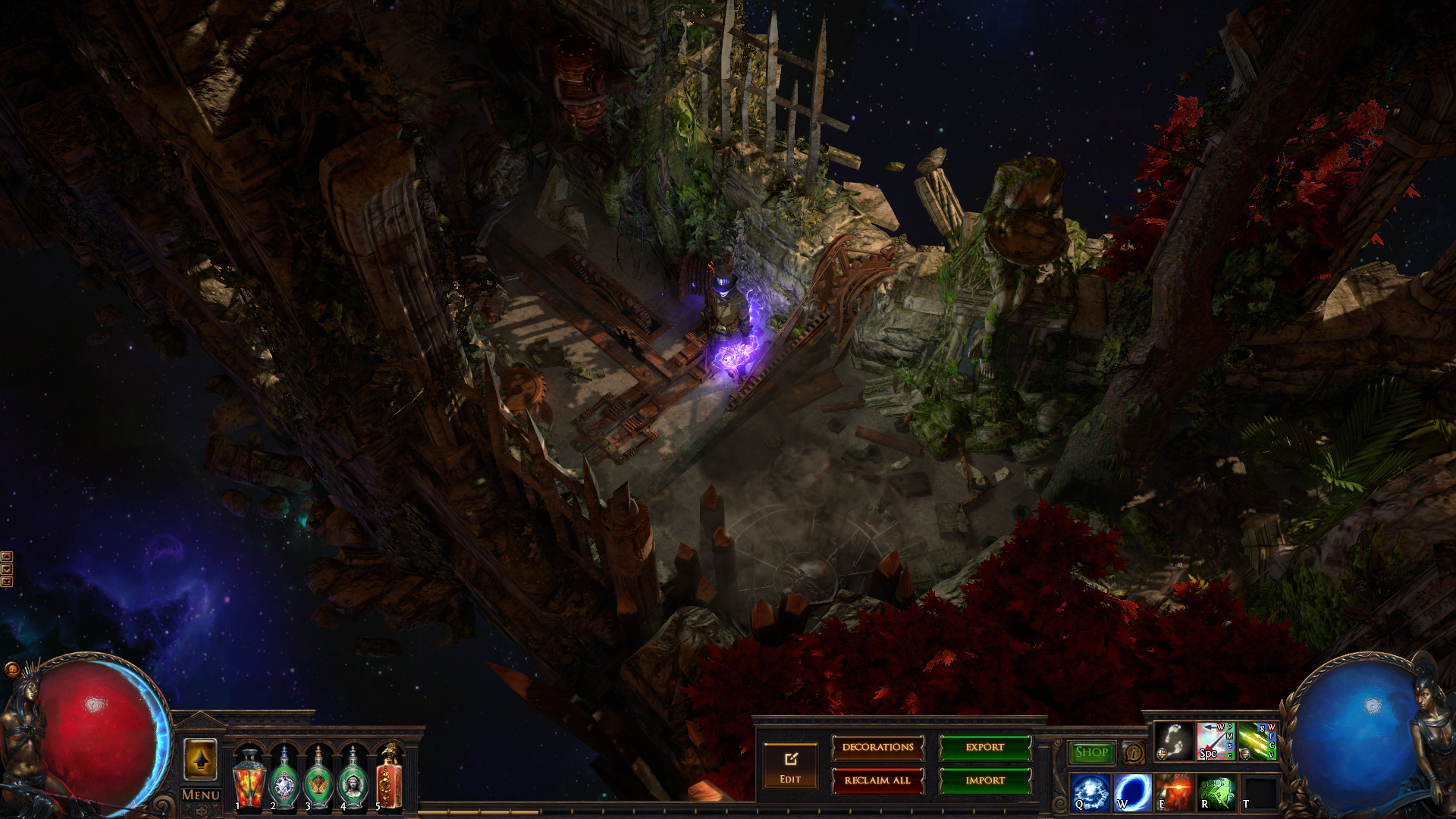Select the red arrow skill bound to Spc
The width and height of the screenshot is (1456, 819).
tap(1215, 741)
